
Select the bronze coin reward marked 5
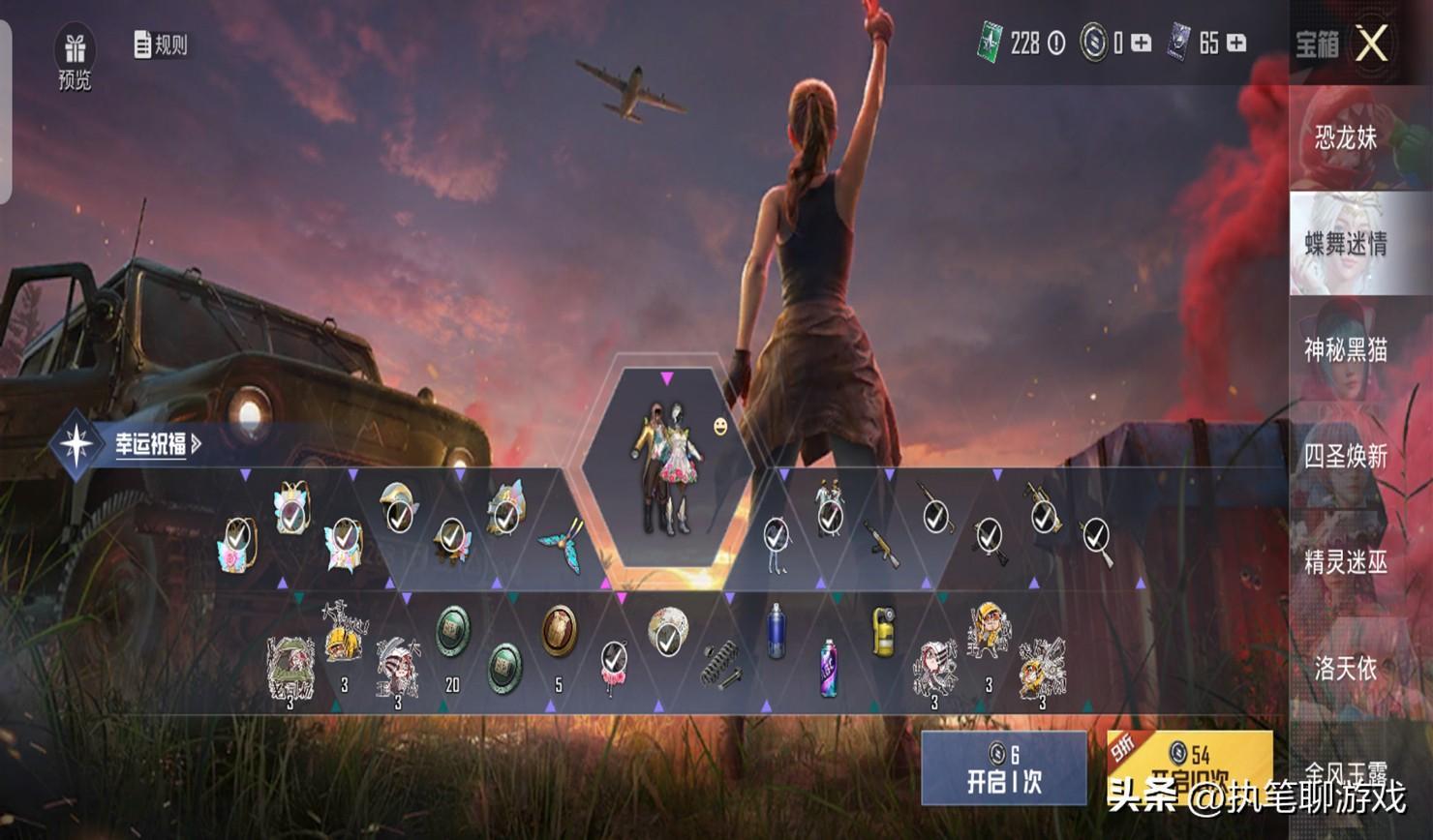coord(559,630)
